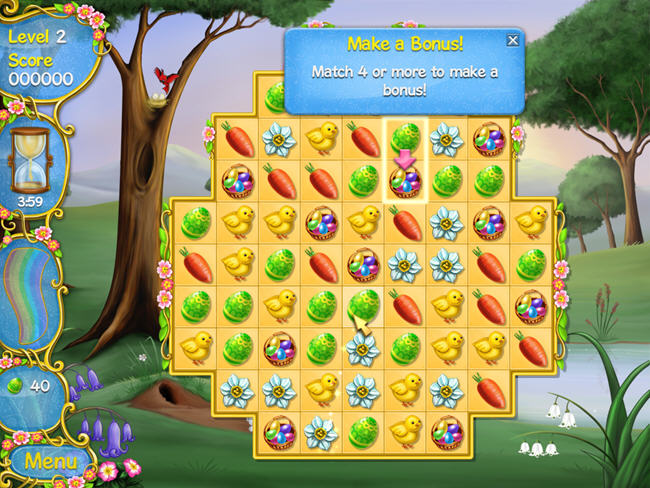Select the highlighted green egg tile
The image size is (650, 488).
click(x=406, y=137)
